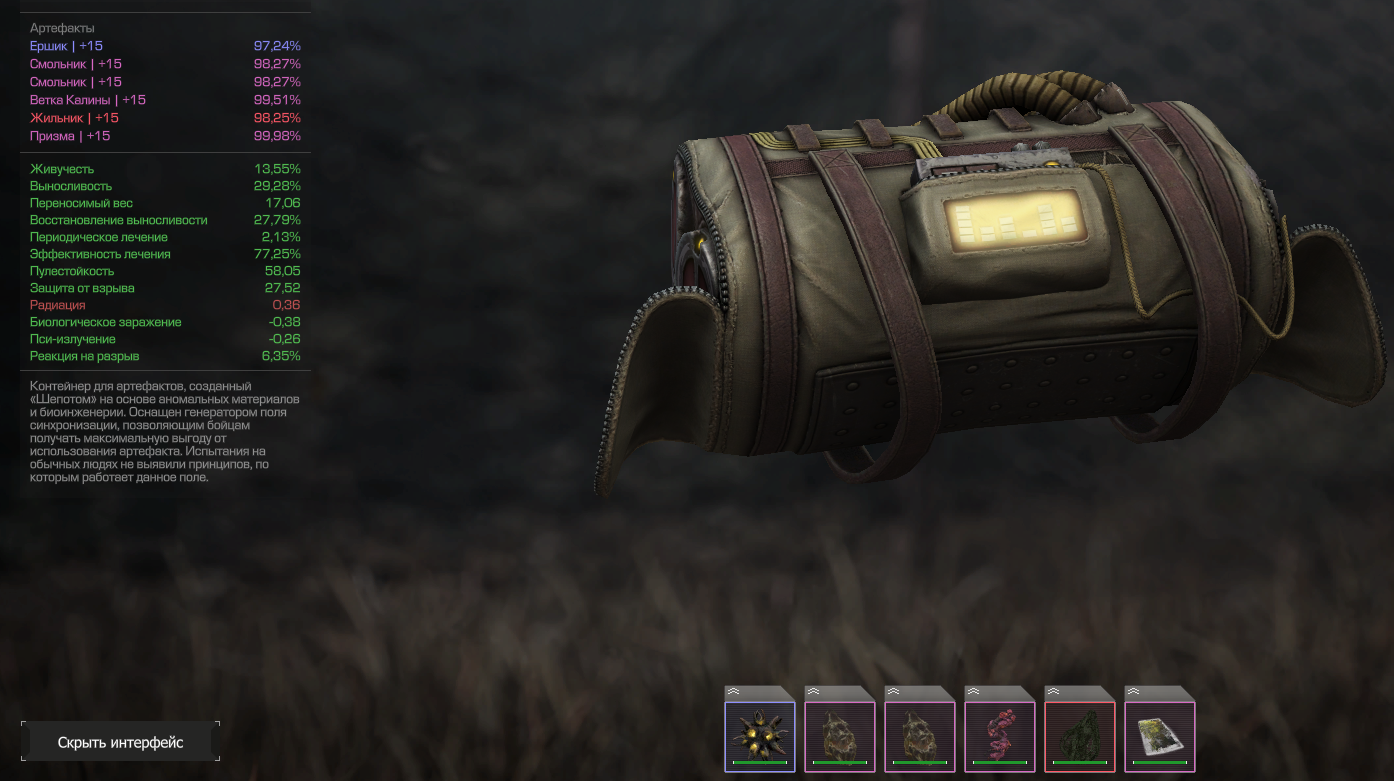Pick the Призма artifact slot

pyautogui.click(x=1160, y=735)
